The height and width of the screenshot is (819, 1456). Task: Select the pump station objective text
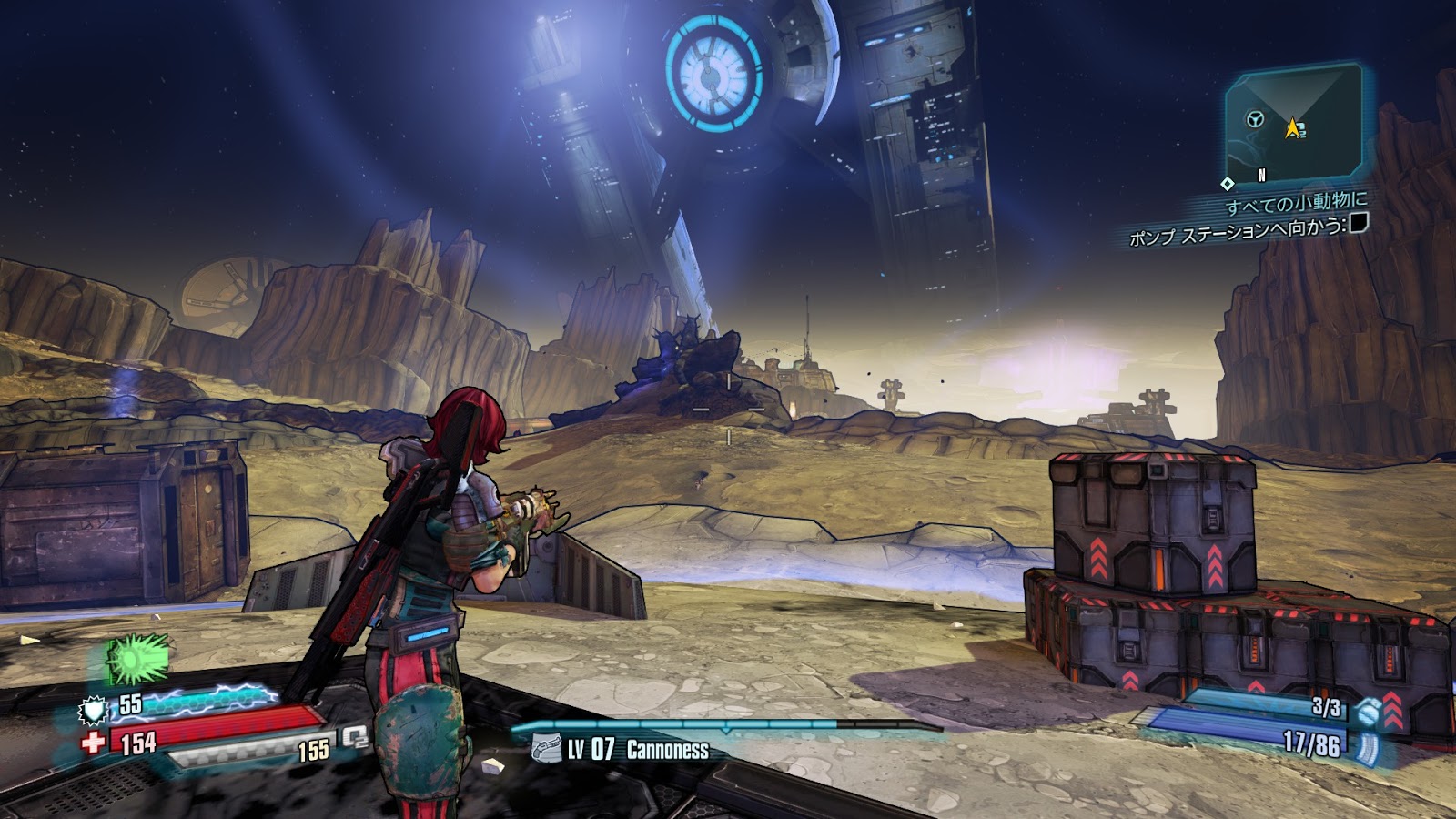1236,233
